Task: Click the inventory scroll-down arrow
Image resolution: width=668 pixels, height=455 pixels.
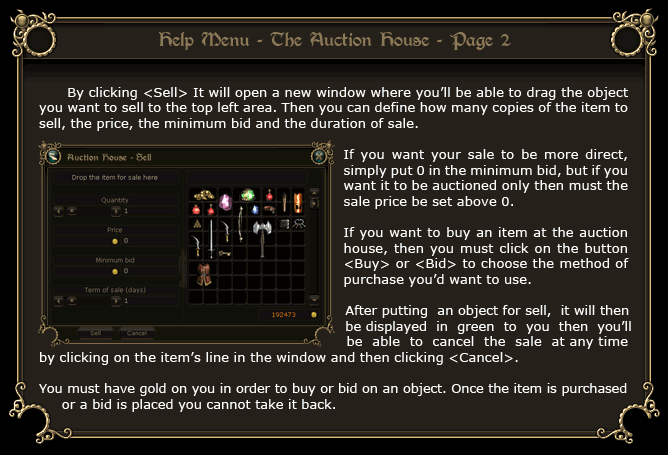Action: (x=314, y=300)
